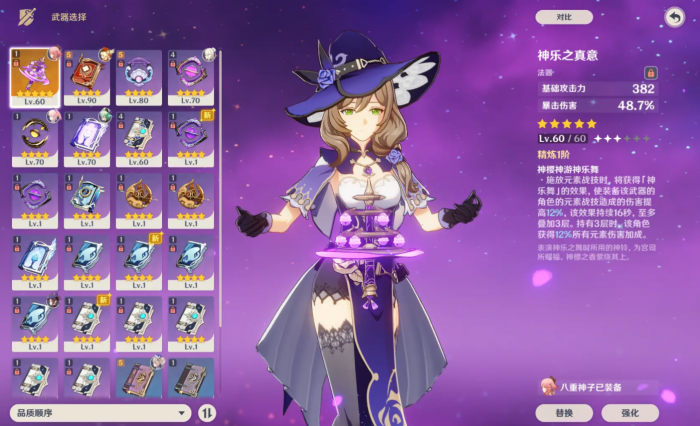The image size is (700, 426).
Task: Go back with the return arrow
Action: click(x=674, y=17)
